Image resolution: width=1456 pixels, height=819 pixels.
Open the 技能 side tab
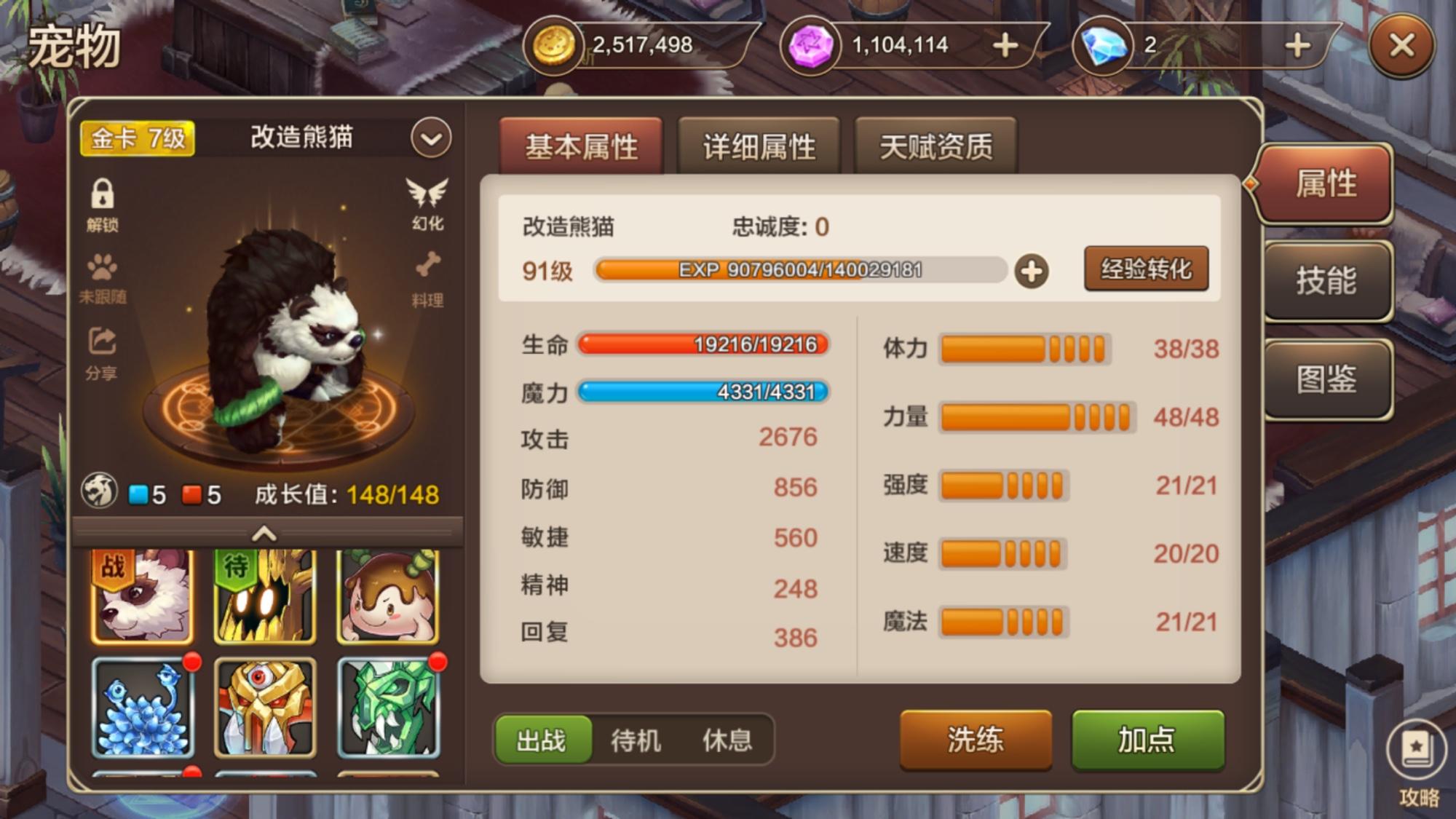coord(1326,281)
